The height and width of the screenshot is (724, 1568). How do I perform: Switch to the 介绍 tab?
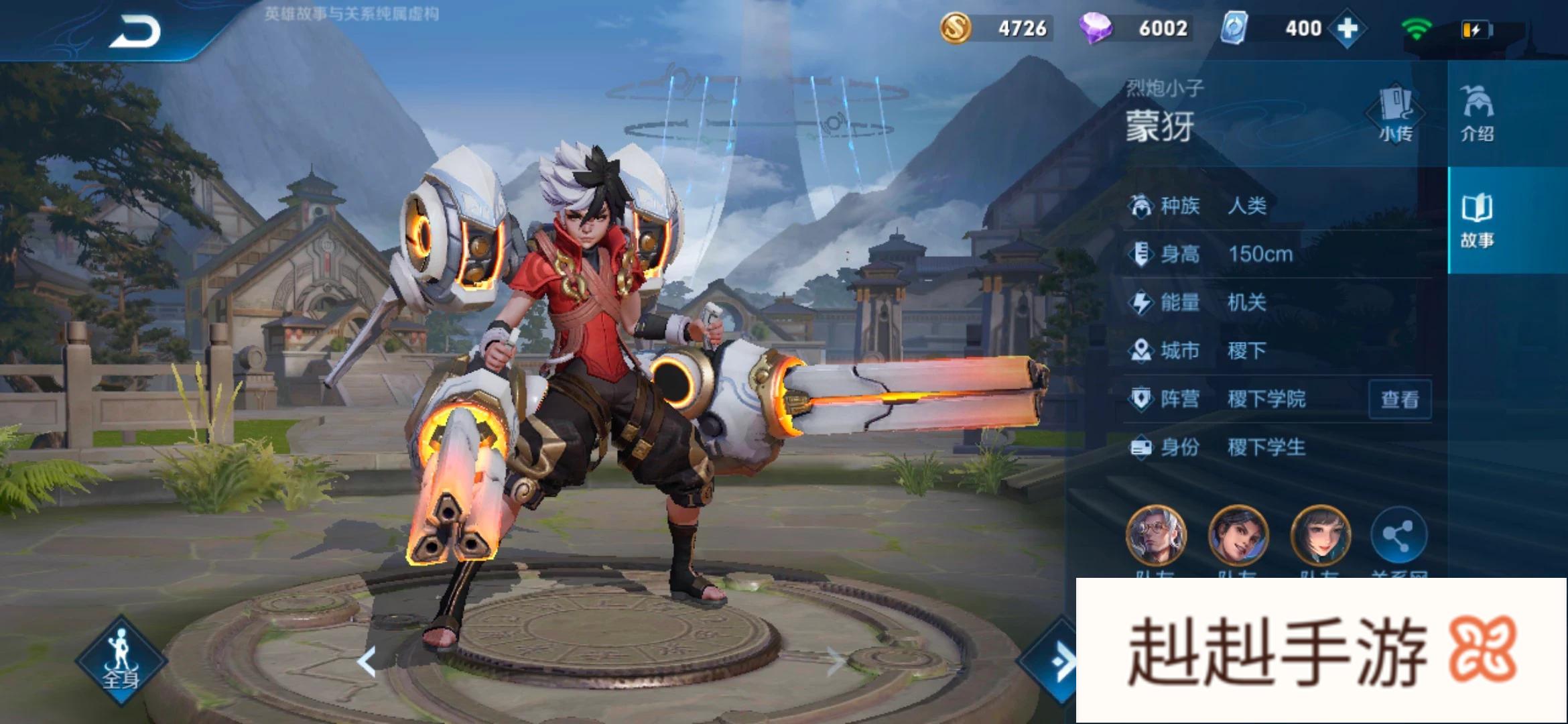[1477, 114]
